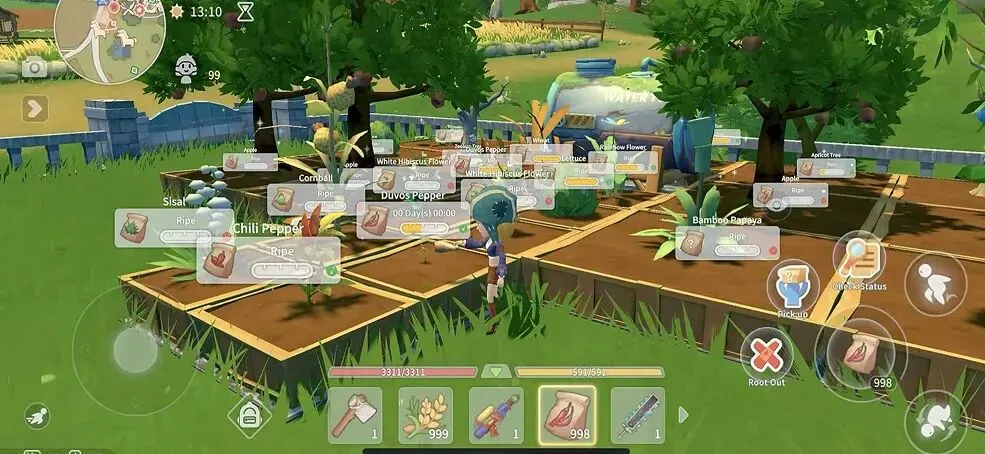The width and height of the screenshot is (985, 454).
Task: Open the backpack inventory icon
Action: 249,414
